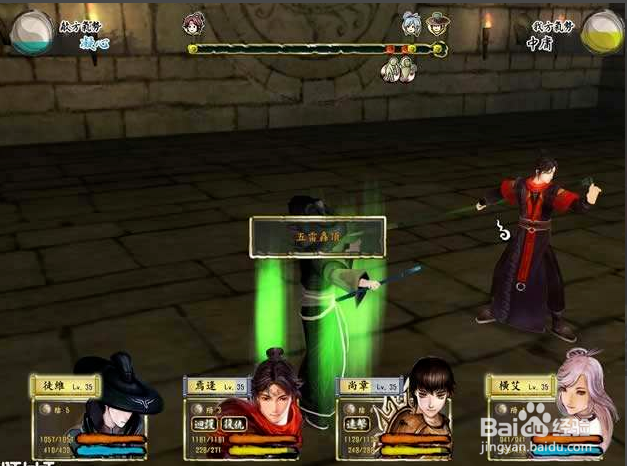Pick 橫艾's character portrait

[578, 405]
